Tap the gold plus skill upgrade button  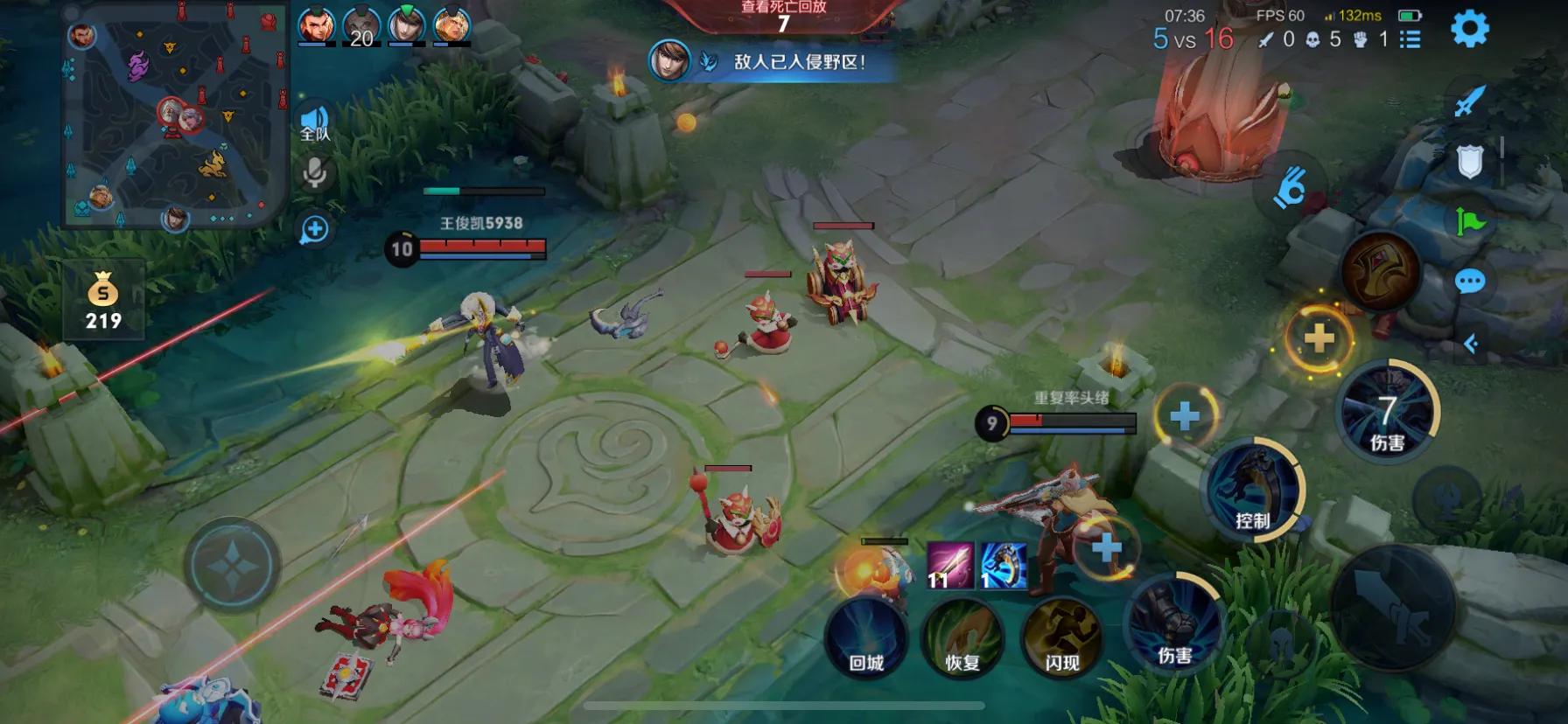(x=1319, y=338)
